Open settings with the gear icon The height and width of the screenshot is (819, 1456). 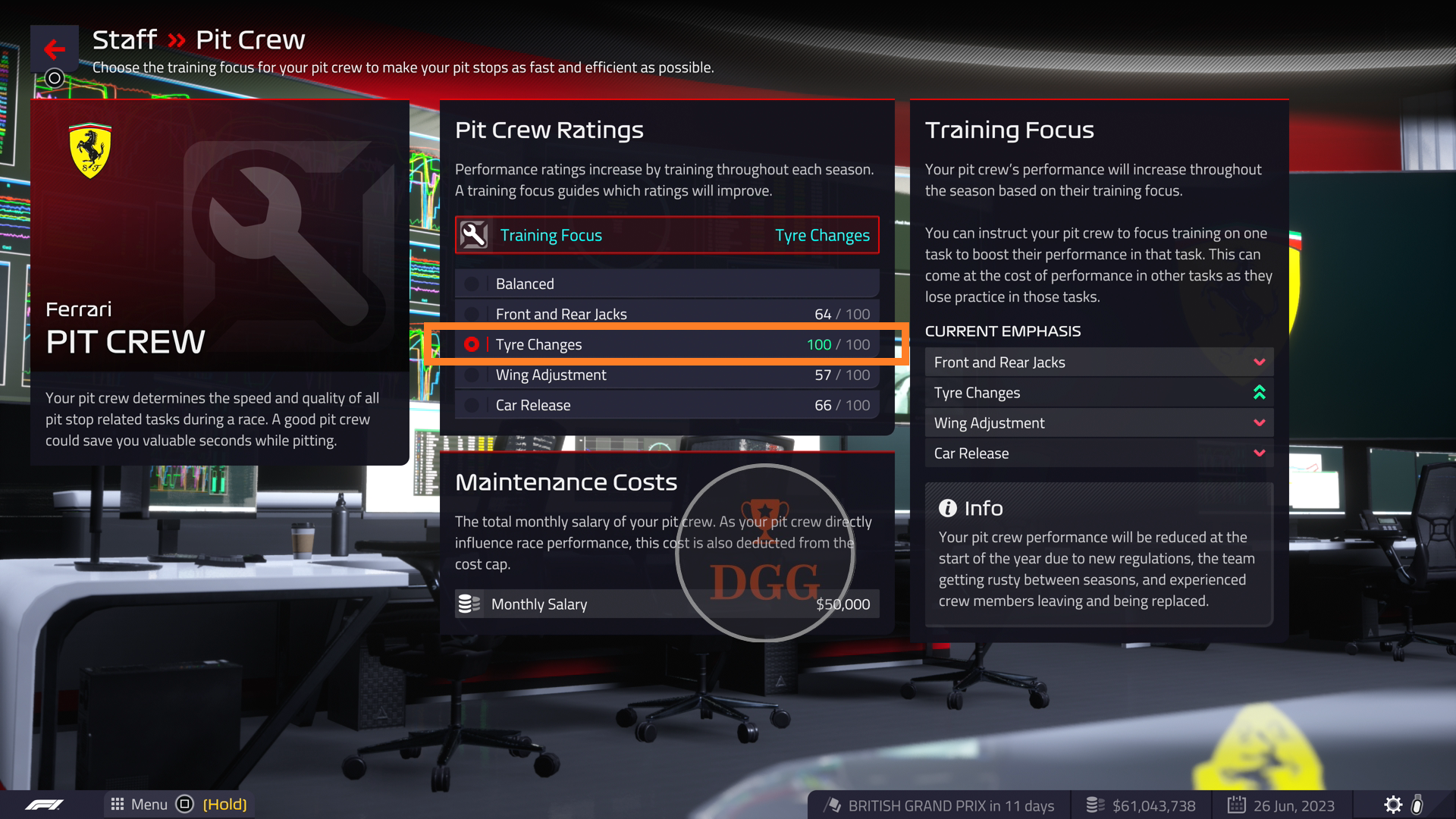coord(1393,805)
